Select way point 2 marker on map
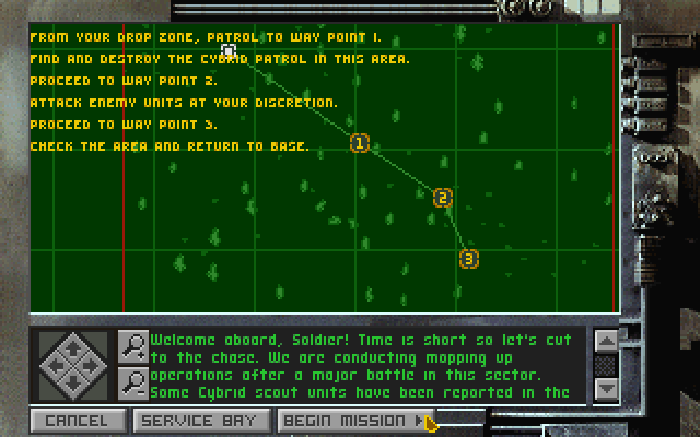 point(443,198)
